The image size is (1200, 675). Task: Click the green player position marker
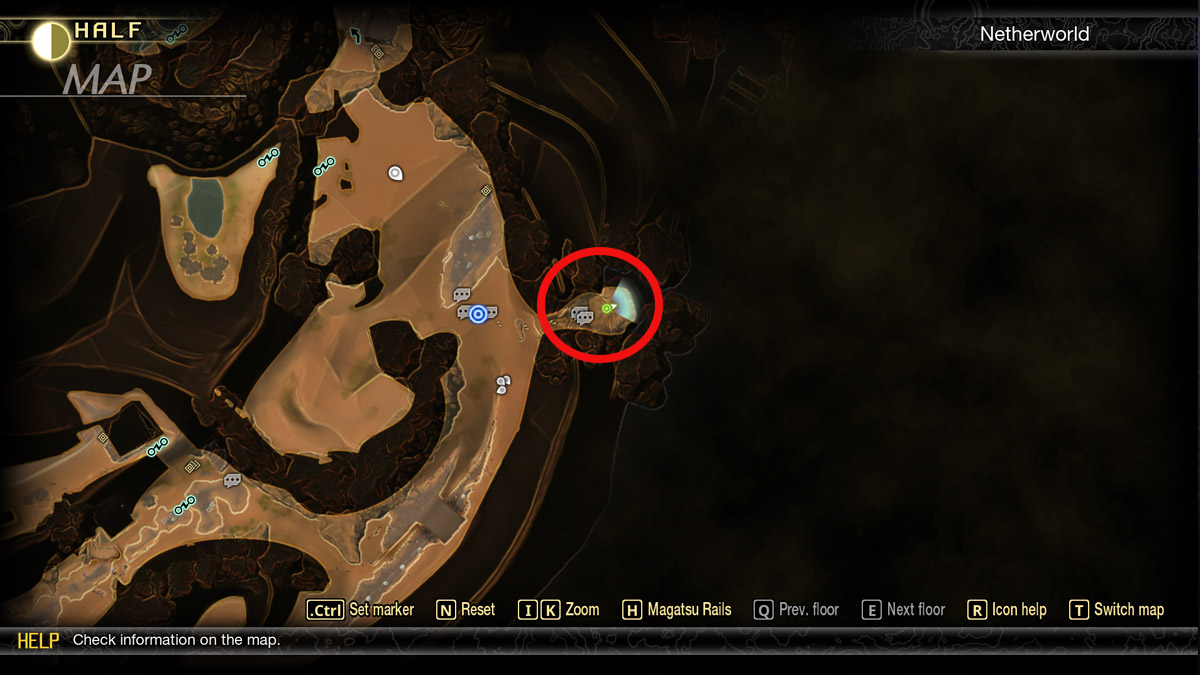pos(607,308)
